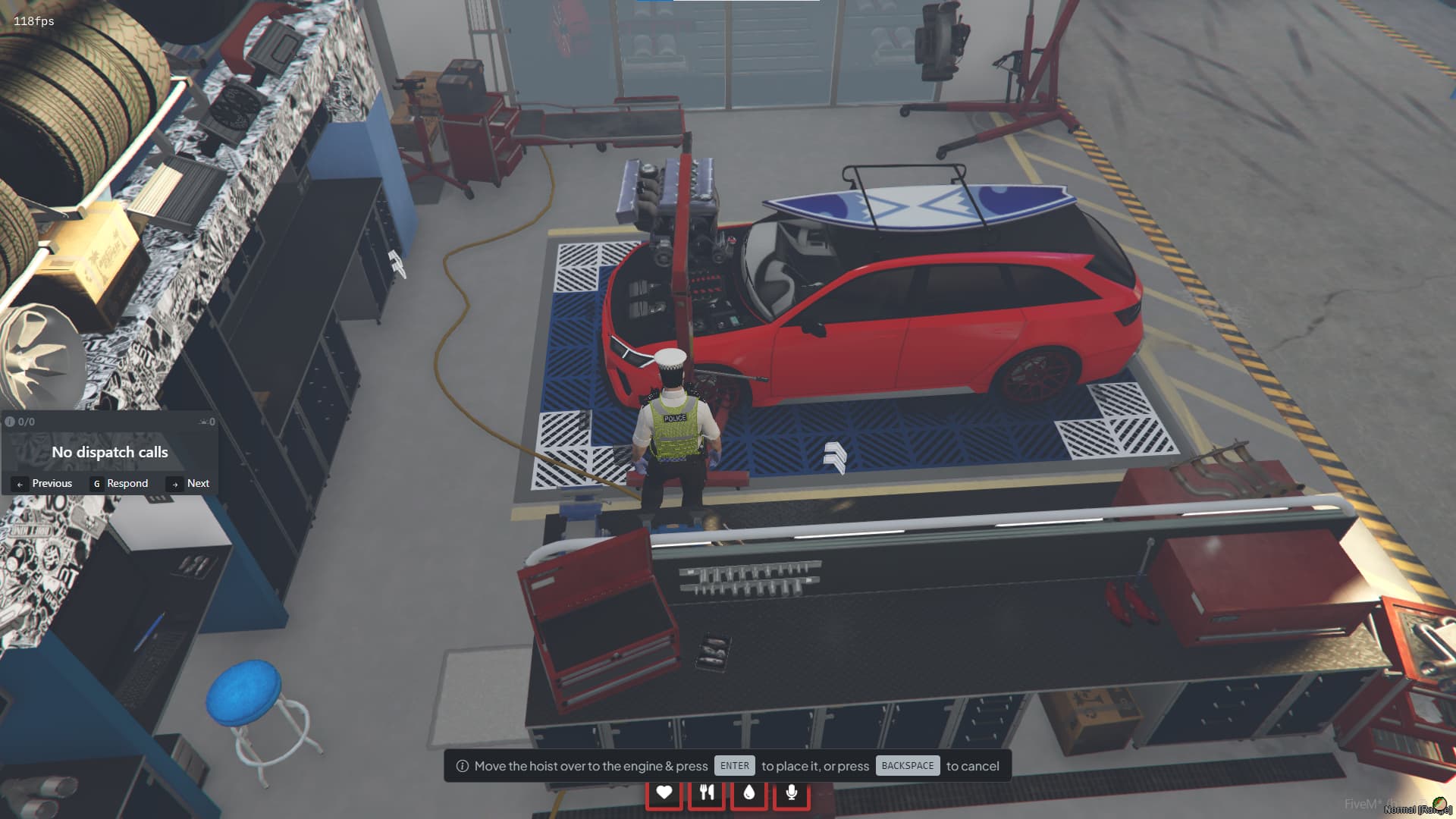Click the 0/0 dispatch call counter
The height and width of the screenshot is (819, 1456).
tap(26, 421)
